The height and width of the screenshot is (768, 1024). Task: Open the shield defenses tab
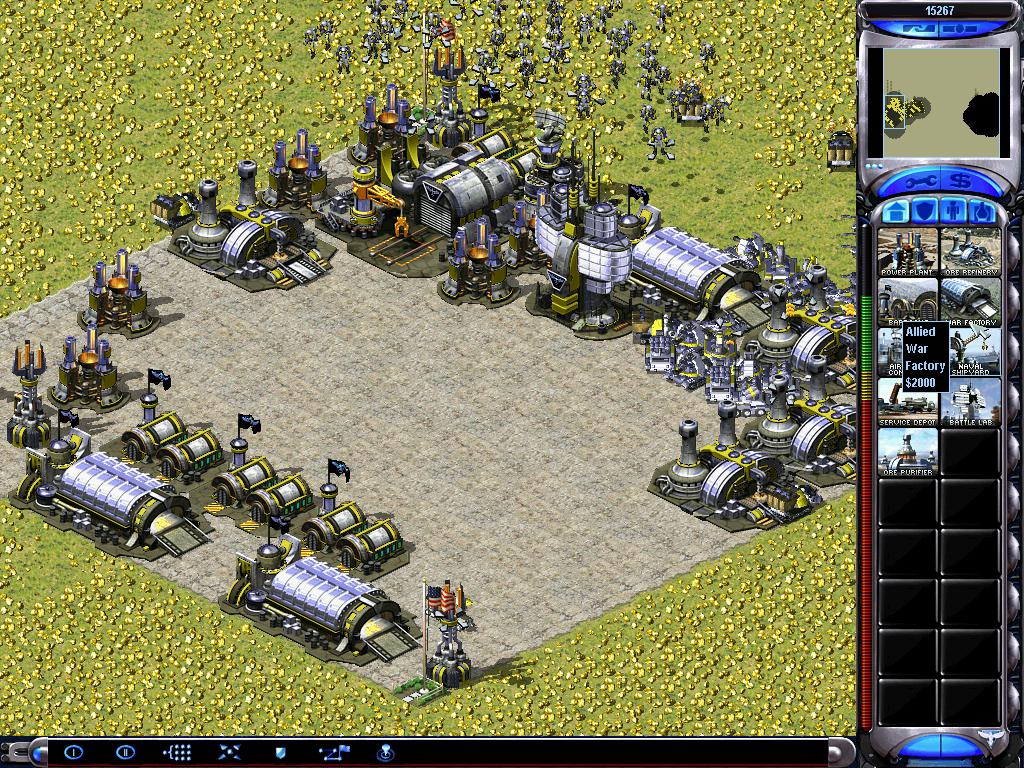(x=925, y=212)
